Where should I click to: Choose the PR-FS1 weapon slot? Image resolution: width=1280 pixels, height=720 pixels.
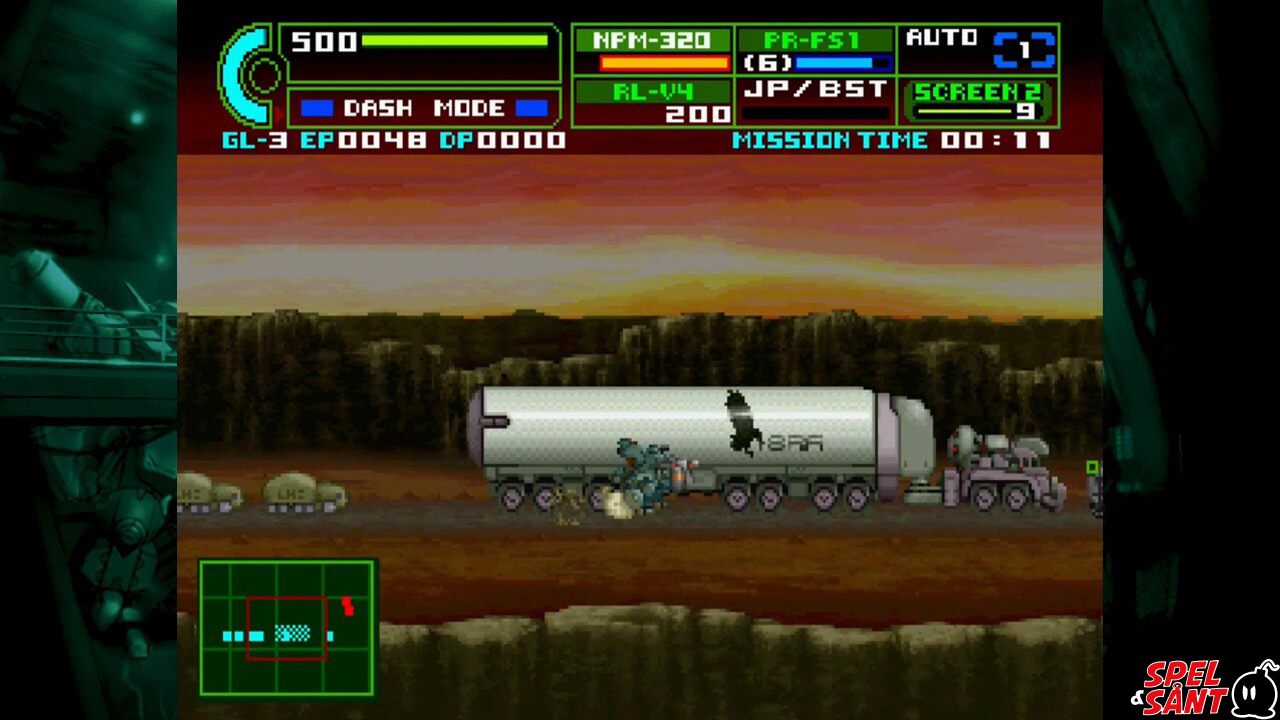pyautogui.click(x=815, y=50)
